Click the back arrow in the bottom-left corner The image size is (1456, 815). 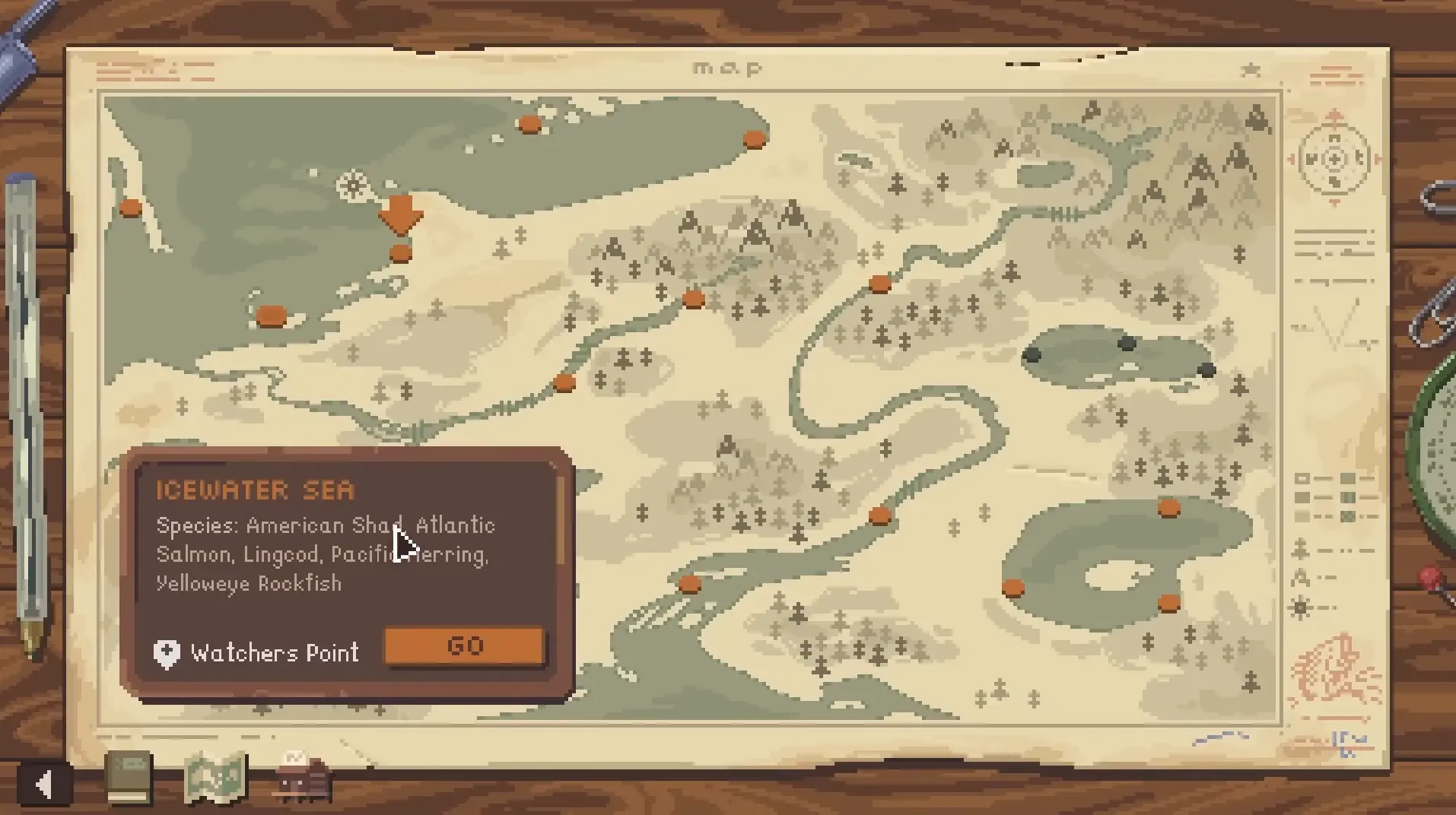[42, 784]
